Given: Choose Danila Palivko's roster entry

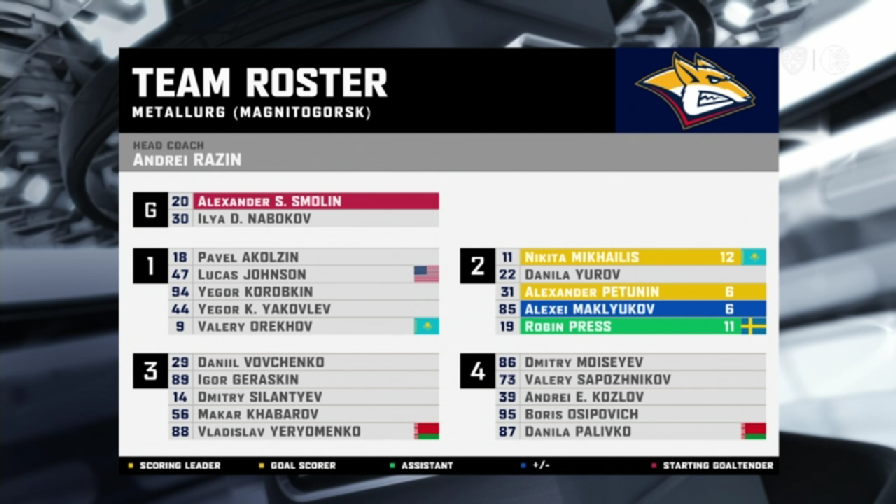Looking at the screenshot, I should tap(630, 432).
